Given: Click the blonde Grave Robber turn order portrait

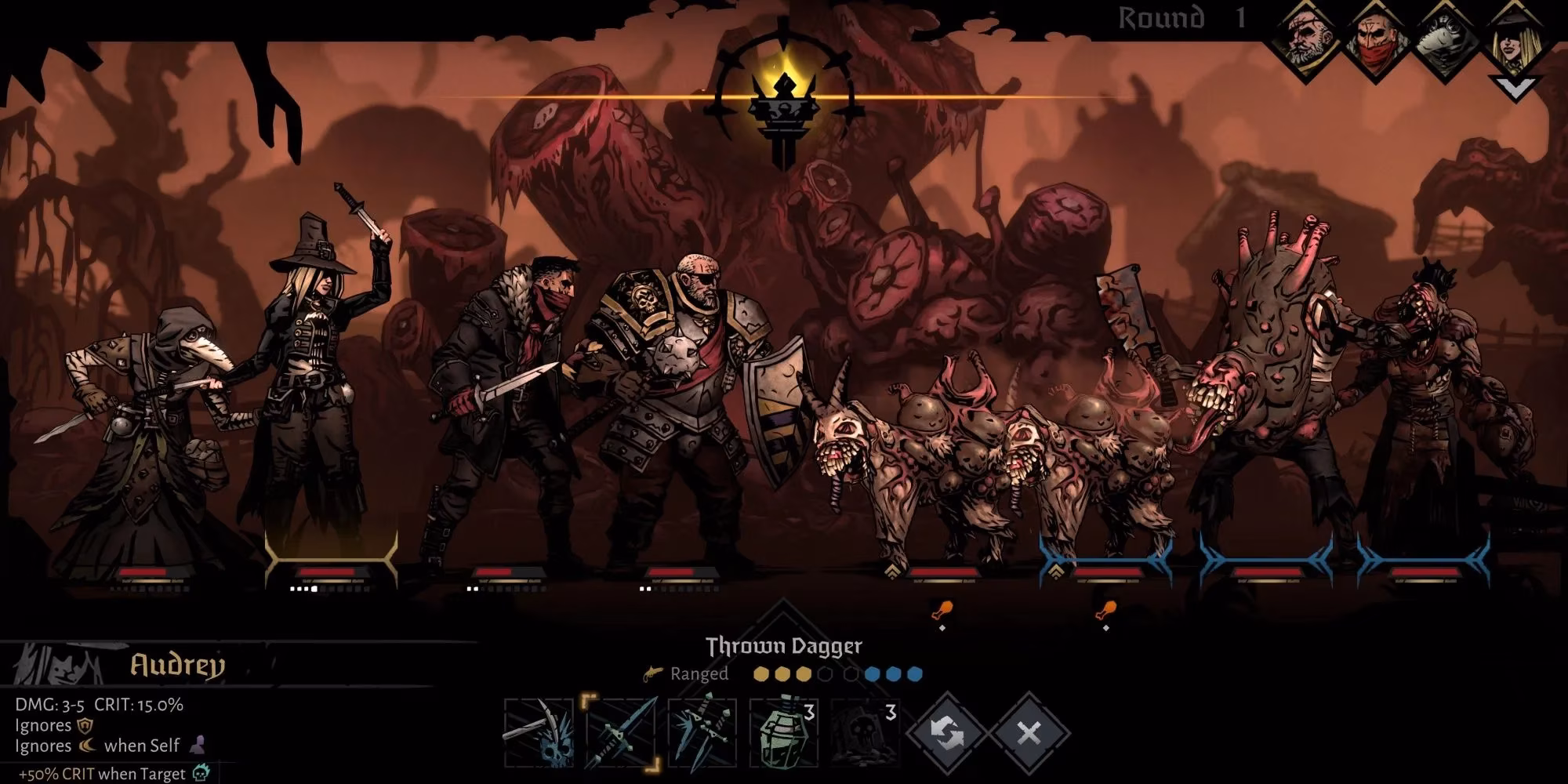Looking at the screenshot, I should 1515,41.
